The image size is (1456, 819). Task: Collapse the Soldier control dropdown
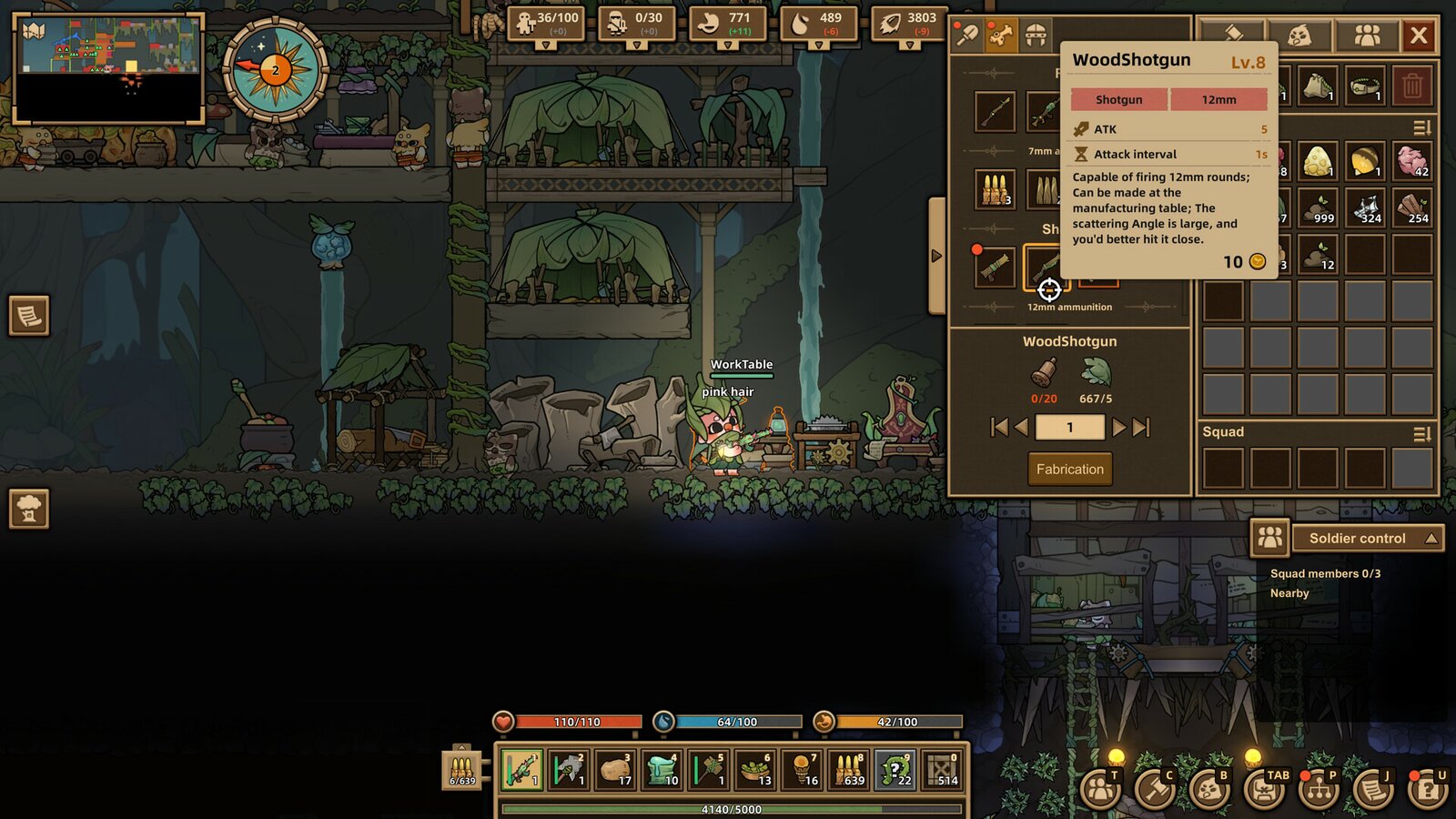[x=1431, y=539]
